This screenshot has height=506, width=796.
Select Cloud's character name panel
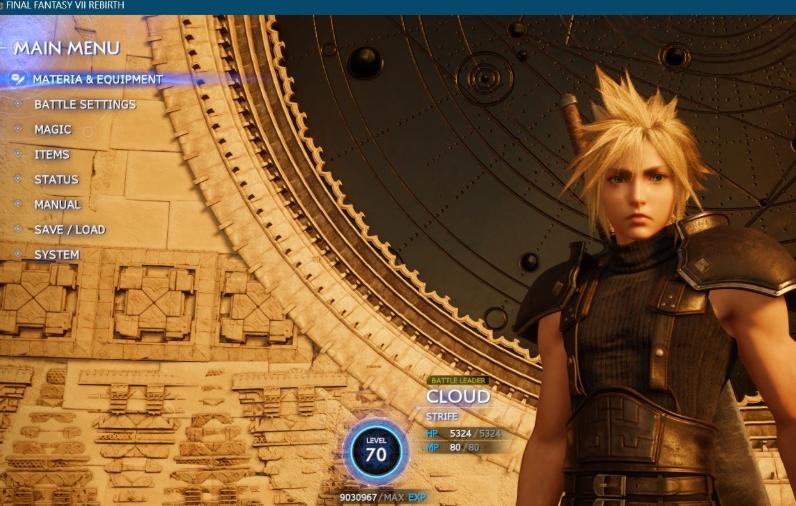(x=458, y=396)
